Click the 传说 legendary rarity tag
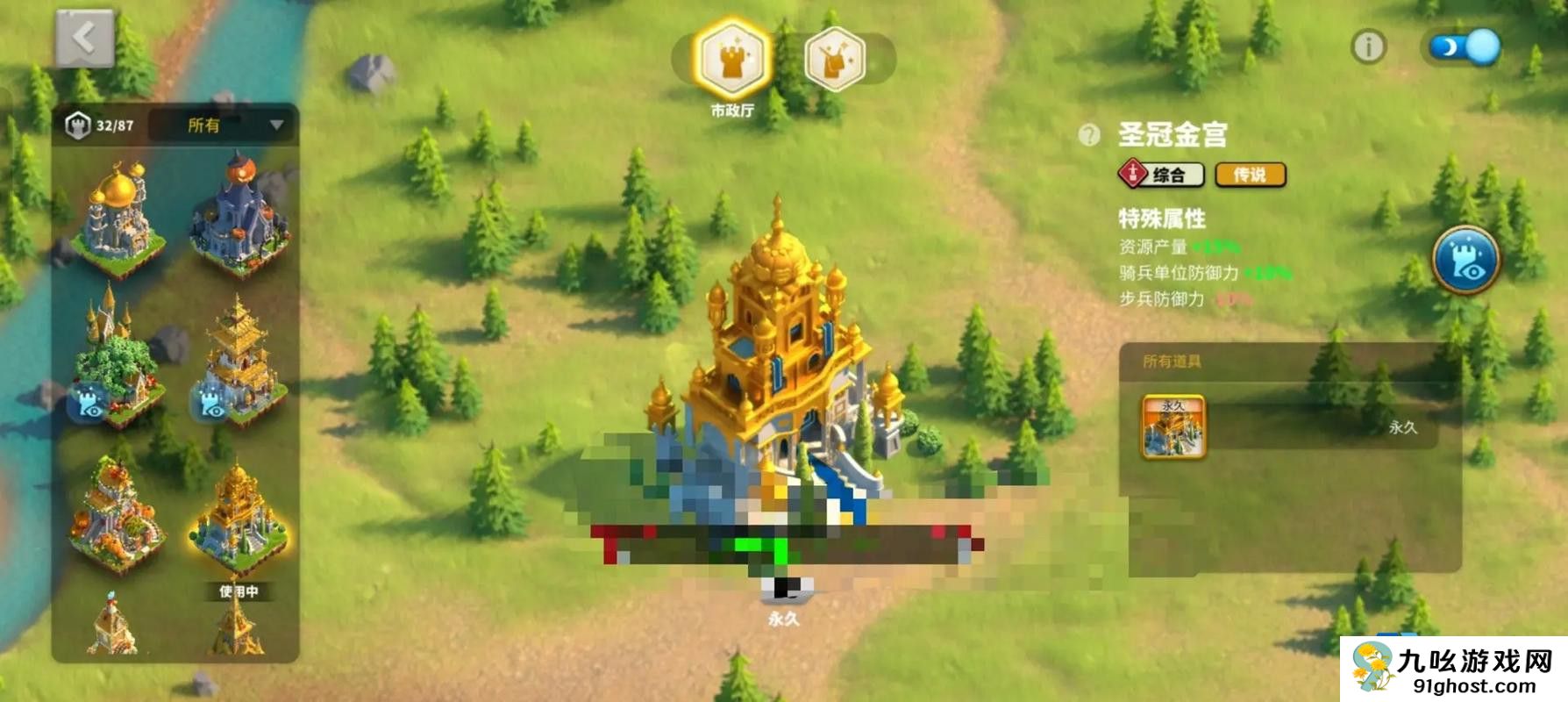Image resolution: width=1568 pixels, height=702 pixels. [x=1250, y=175]
